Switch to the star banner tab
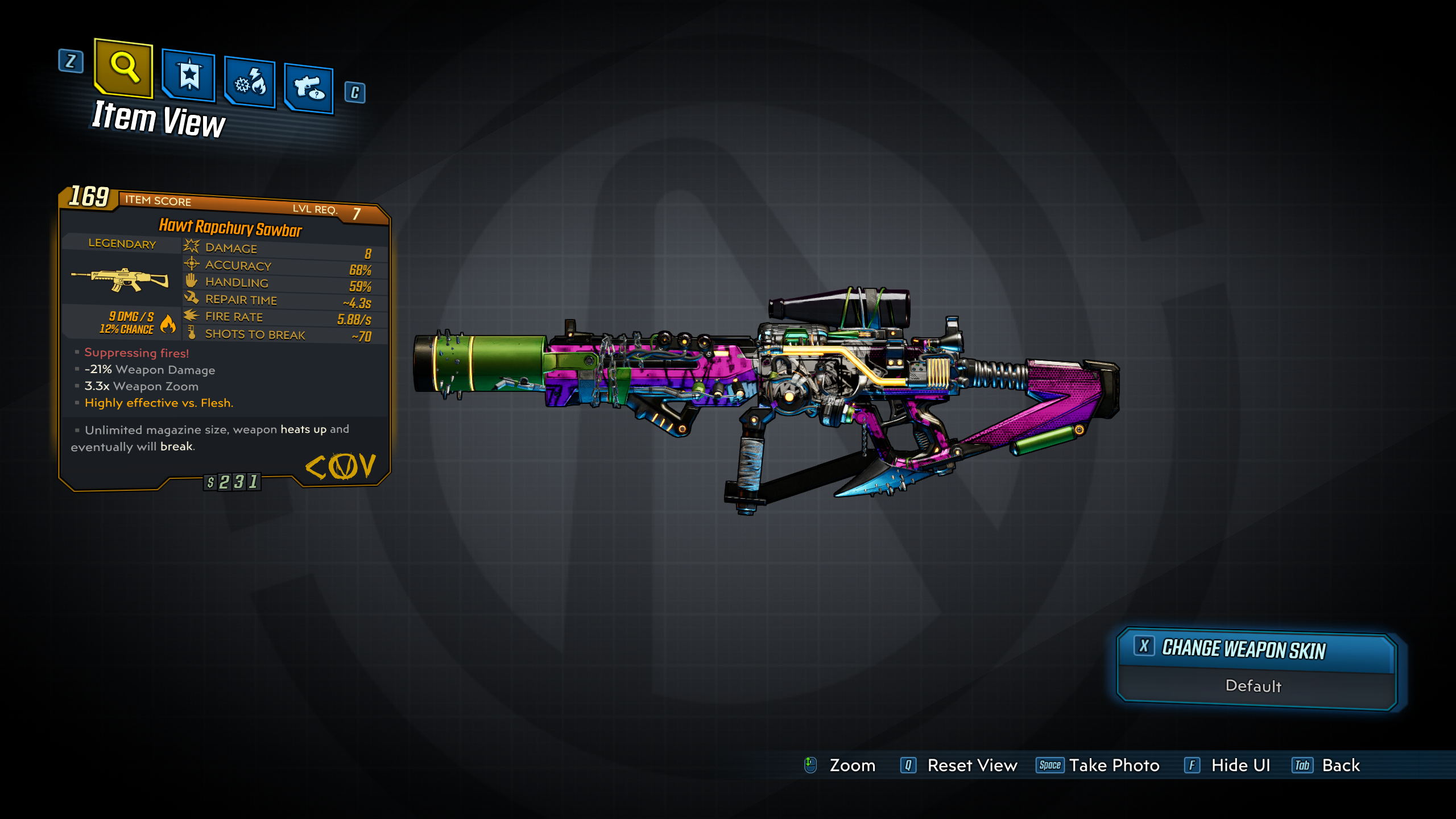Image resolution: width=1456 pixels, height=819 pixels. tap(189, 76)
